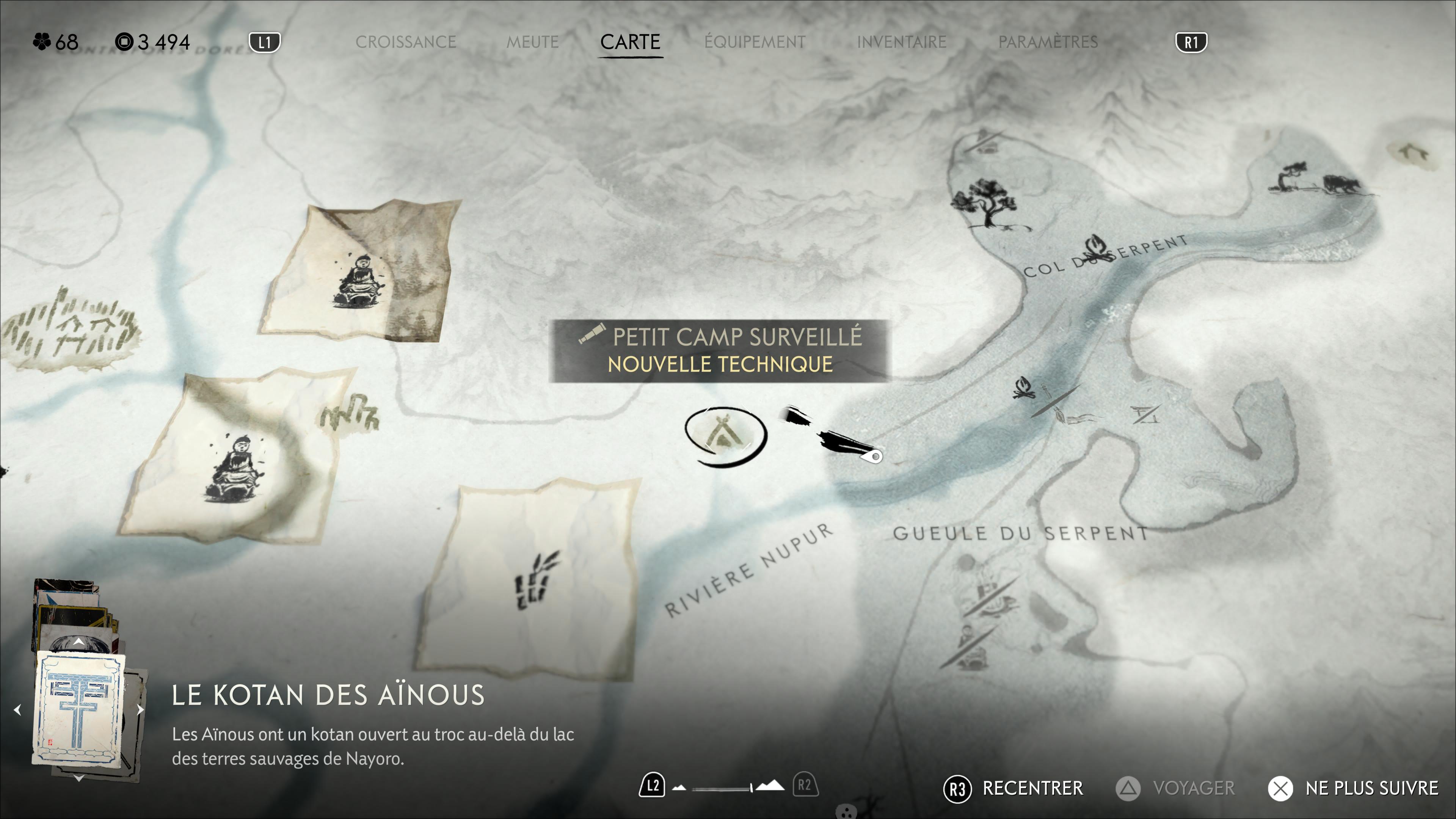Open the Inventaire tab
The image size is (1456, 819).
902,42
